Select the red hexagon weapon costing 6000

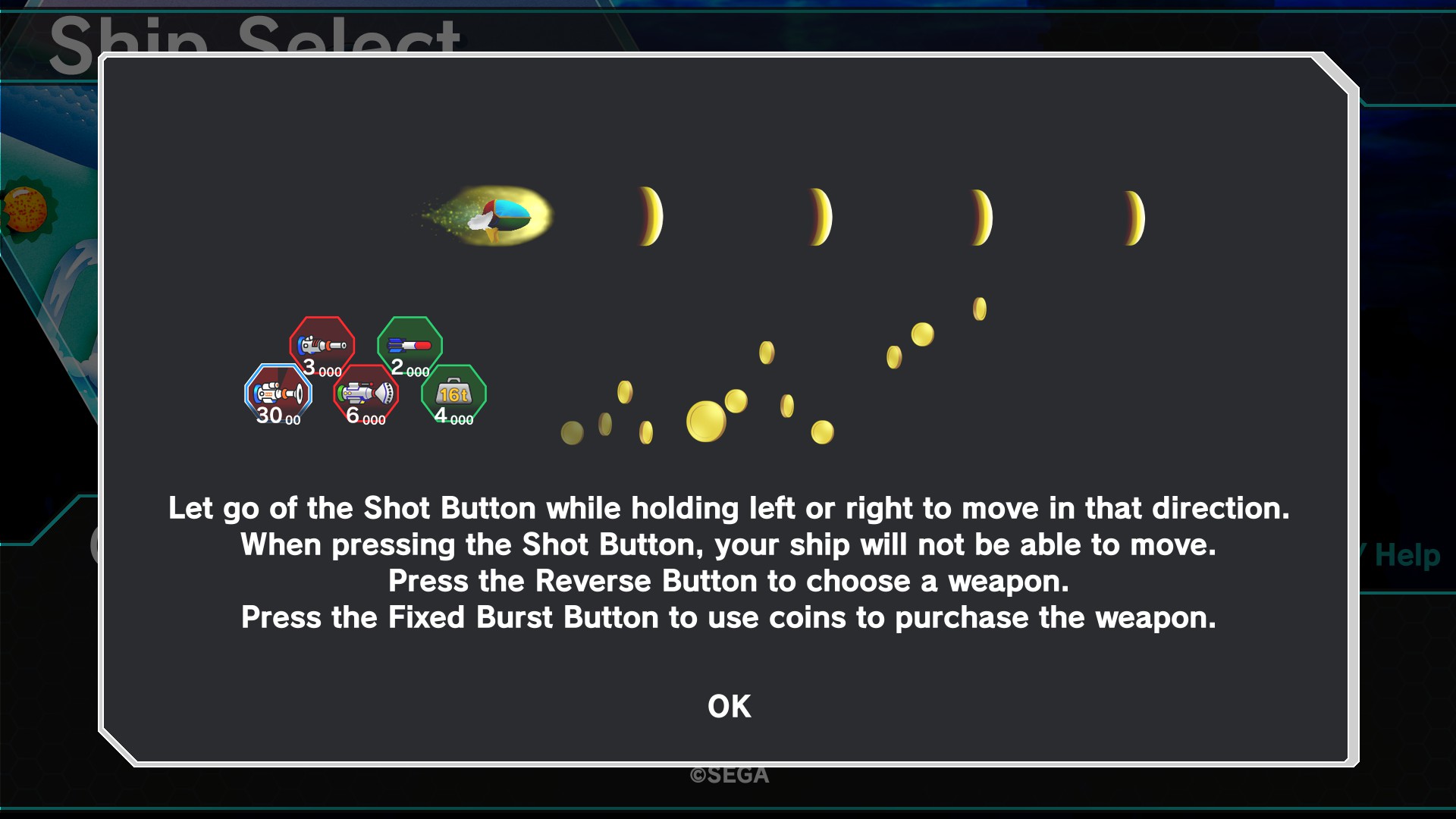point(366,394)
